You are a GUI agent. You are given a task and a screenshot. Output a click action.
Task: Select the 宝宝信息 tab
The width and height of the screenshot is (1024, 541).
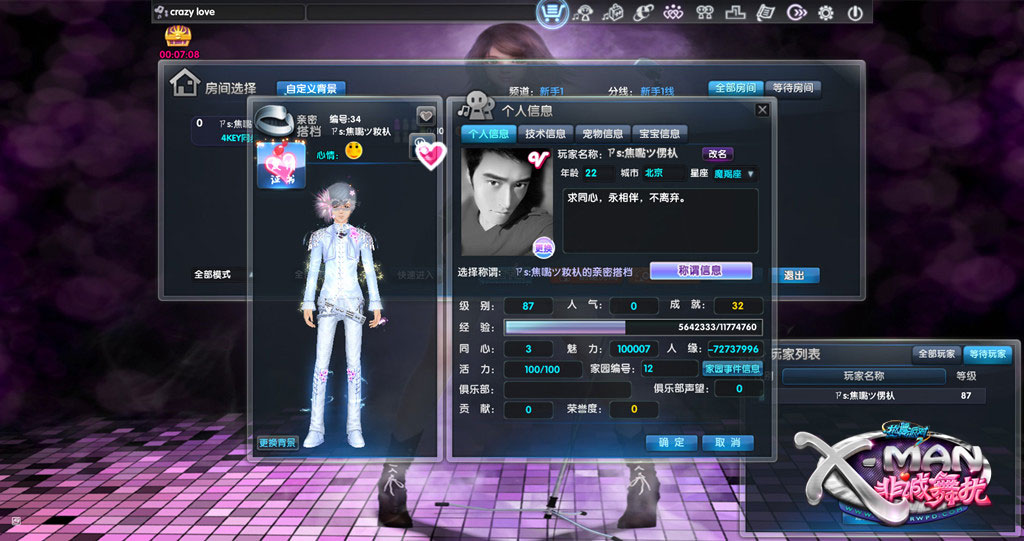[659, 133]
